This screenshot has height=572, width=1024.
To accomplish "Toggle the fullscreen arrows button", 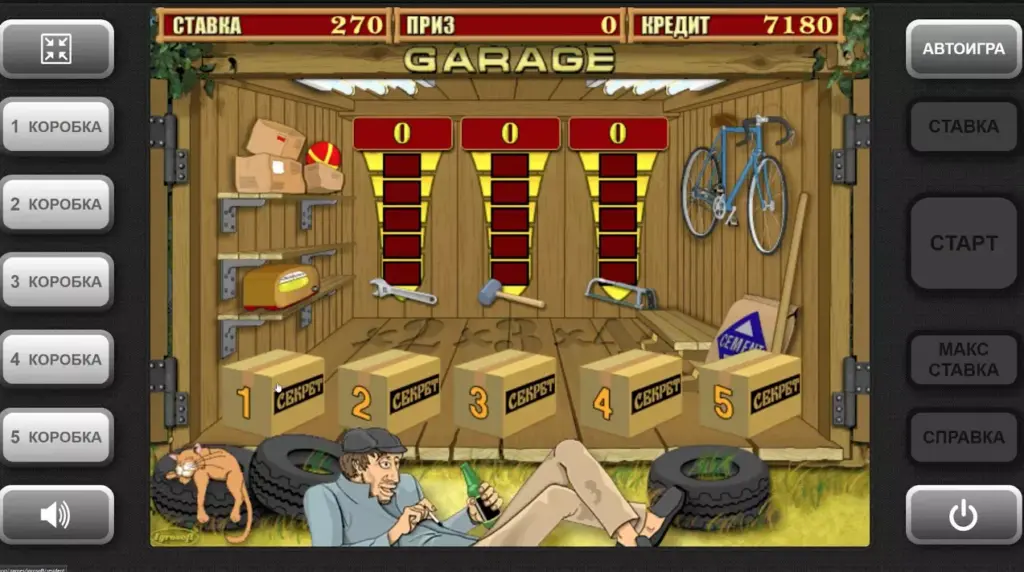I will [57, 49].
